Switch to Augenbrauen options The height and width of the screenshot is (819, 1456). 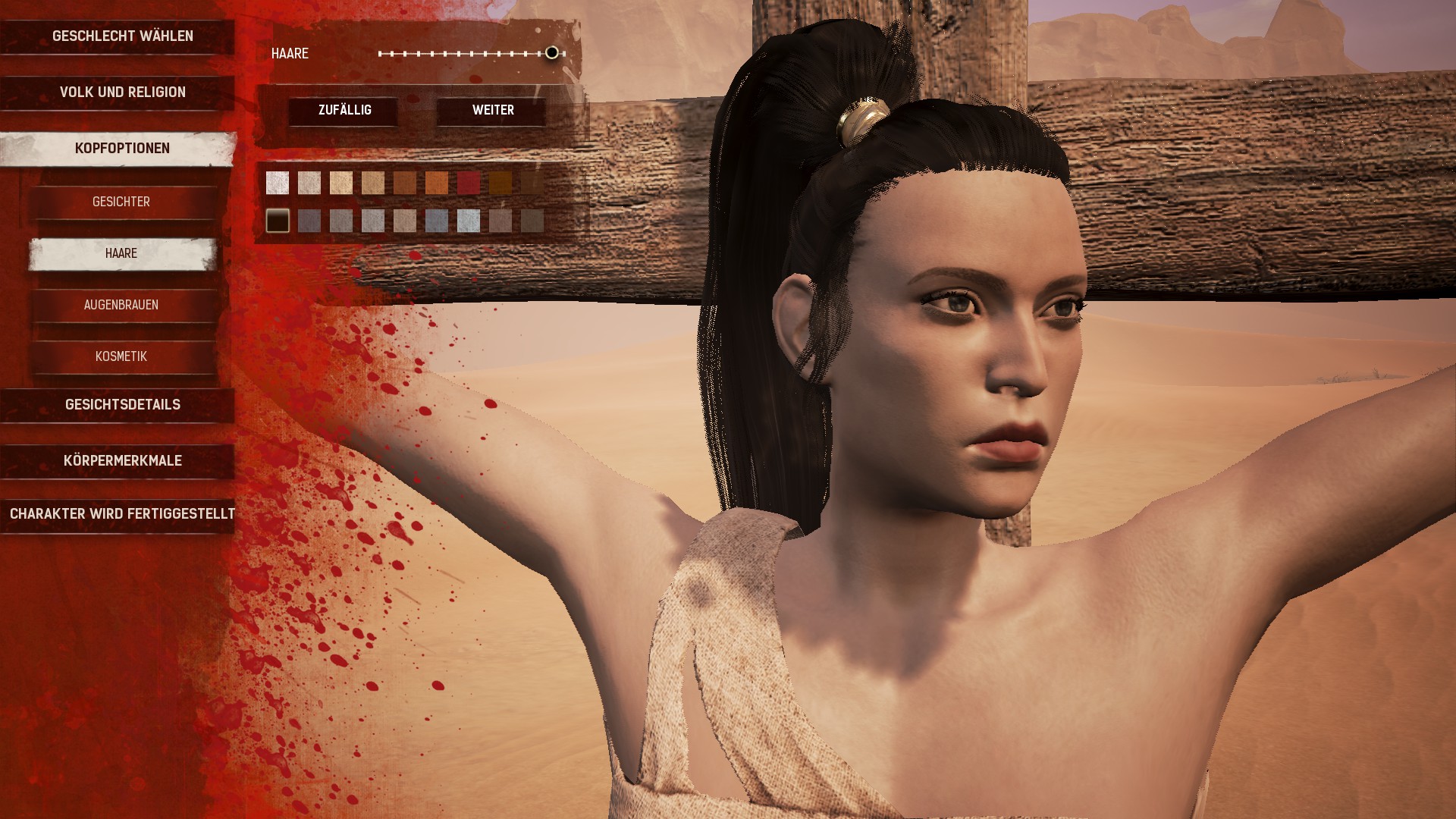click(121, 305)
